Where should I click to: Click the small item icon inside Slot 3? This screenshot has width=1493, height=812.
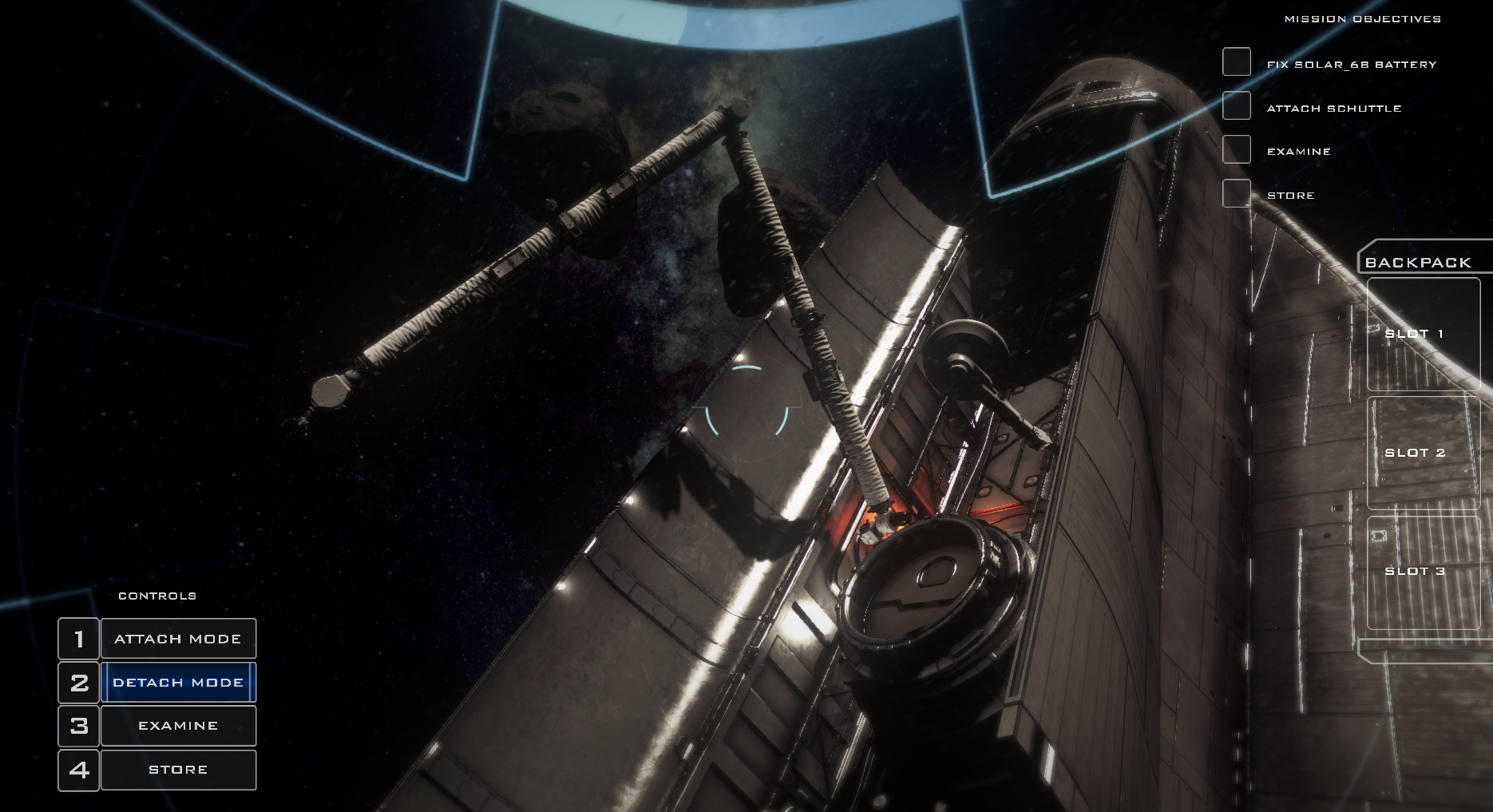click(1377, 537)
